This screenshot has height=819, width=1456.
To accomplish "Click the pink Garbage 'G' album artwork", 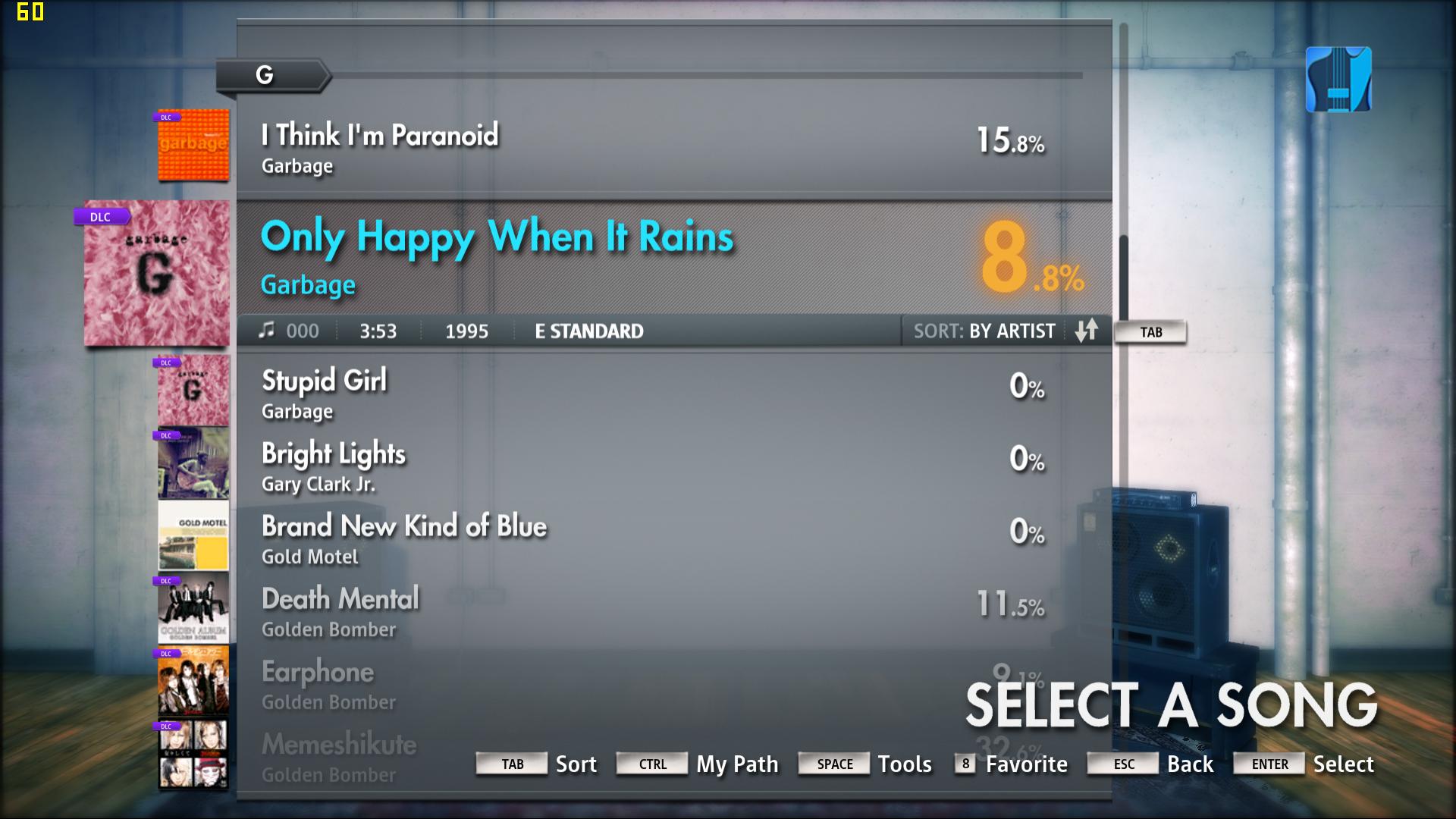I will (x=155, y=273).
